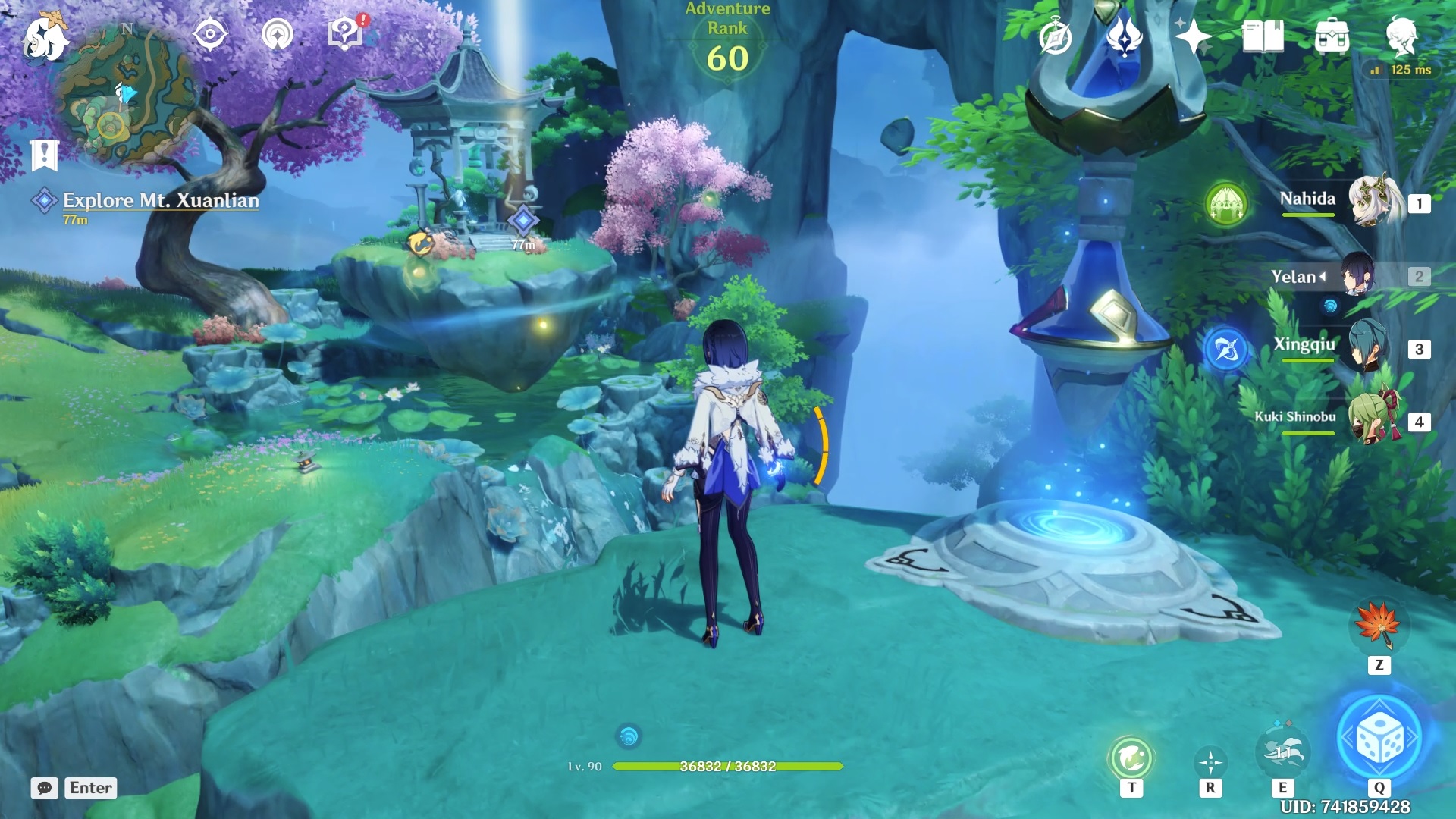Open the Feedback question-mark icon
1456x819 pixels.
(x=343, y=32)
